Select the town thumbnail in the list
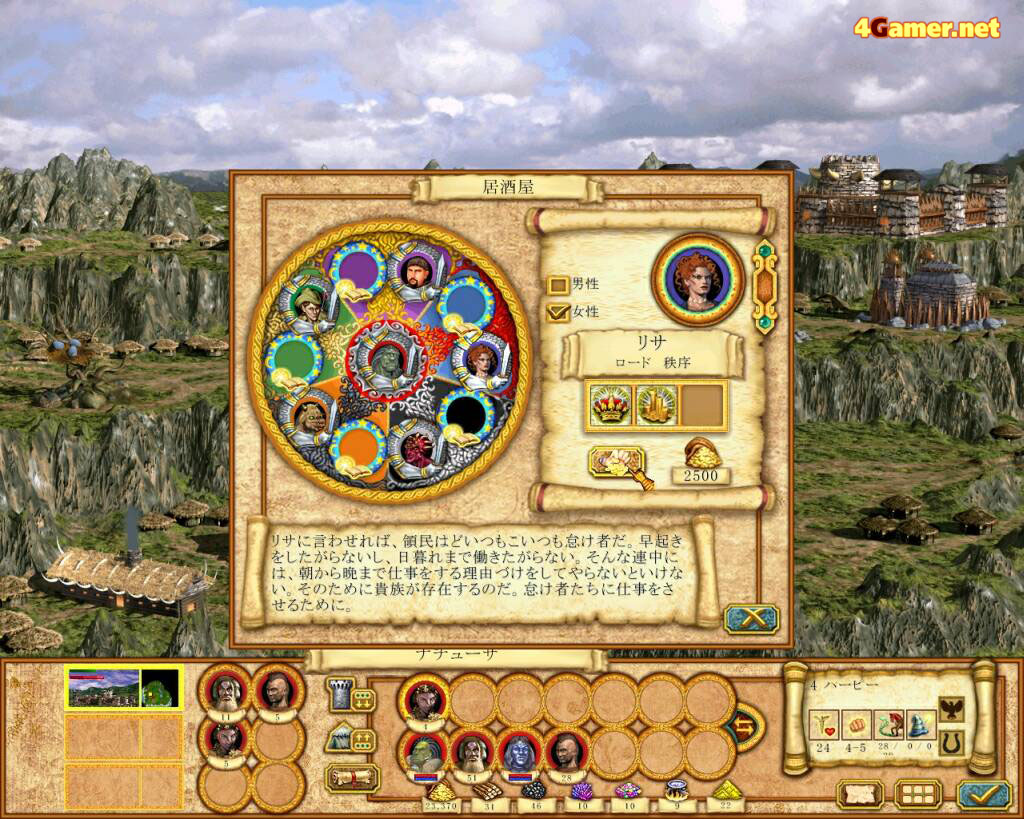 tap(123, 688)
